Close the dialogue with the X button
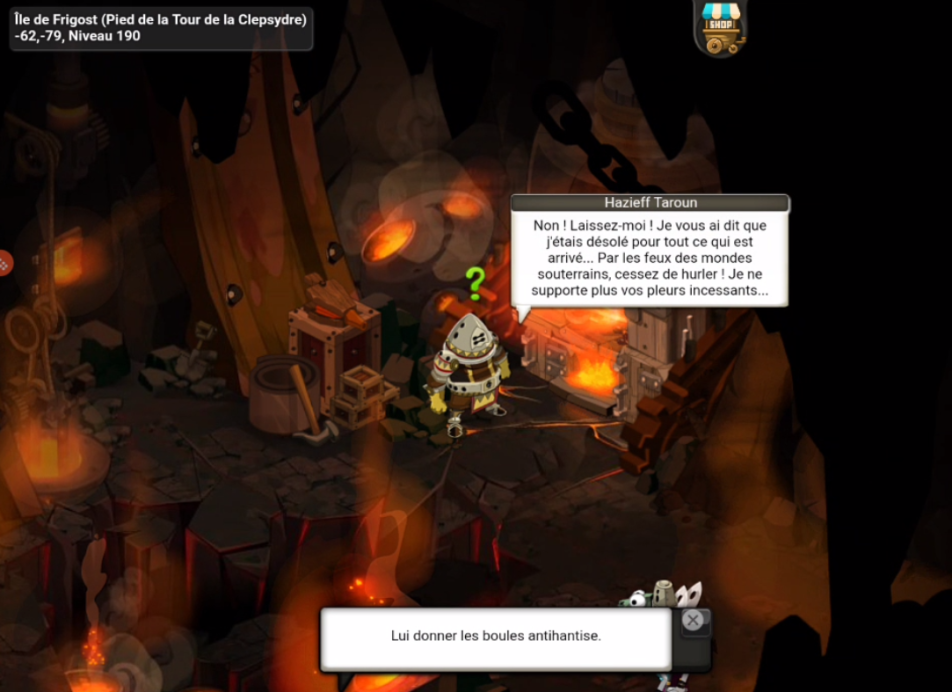This screenshot has height=692, width=952. (x=693, y=621)
